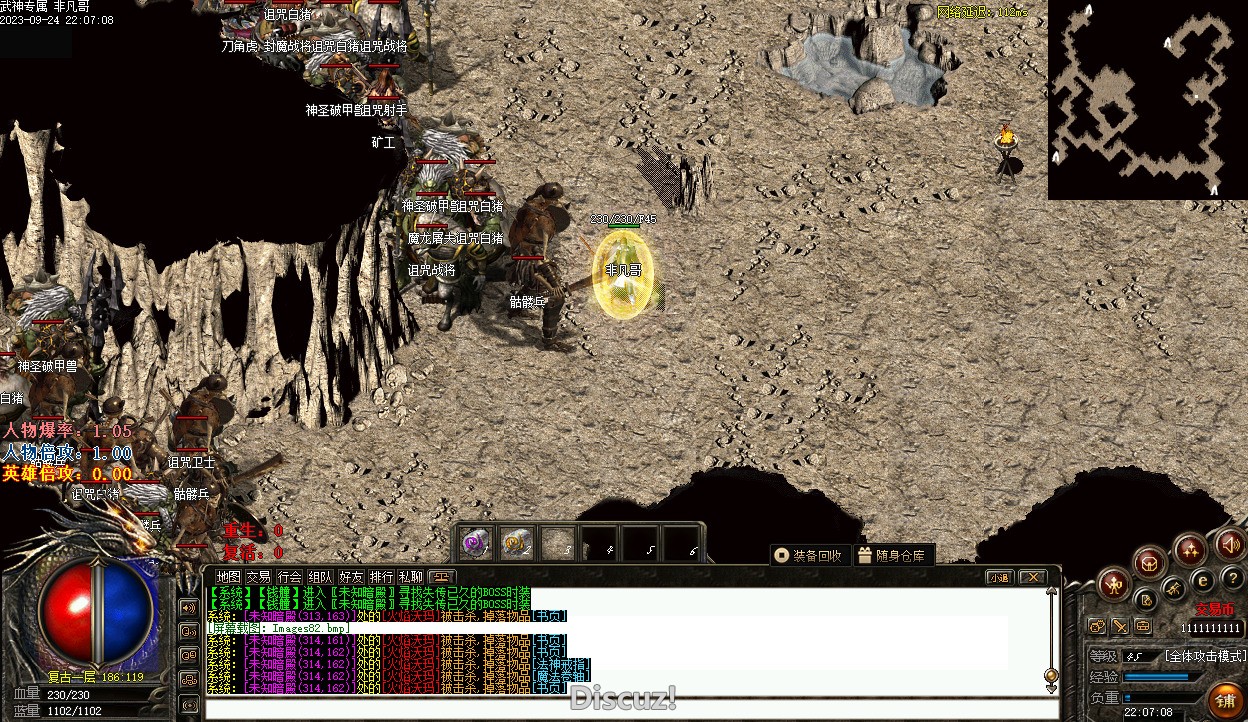This screenshot has width=1248, height=722.
Task: Open the 好友 friends tab
Action: tap(351, 577)
